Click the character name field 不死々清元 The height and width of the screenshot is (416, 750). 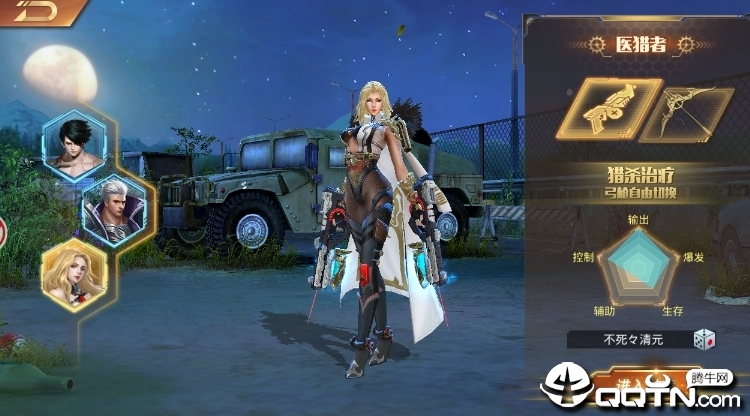pos(628,340)
